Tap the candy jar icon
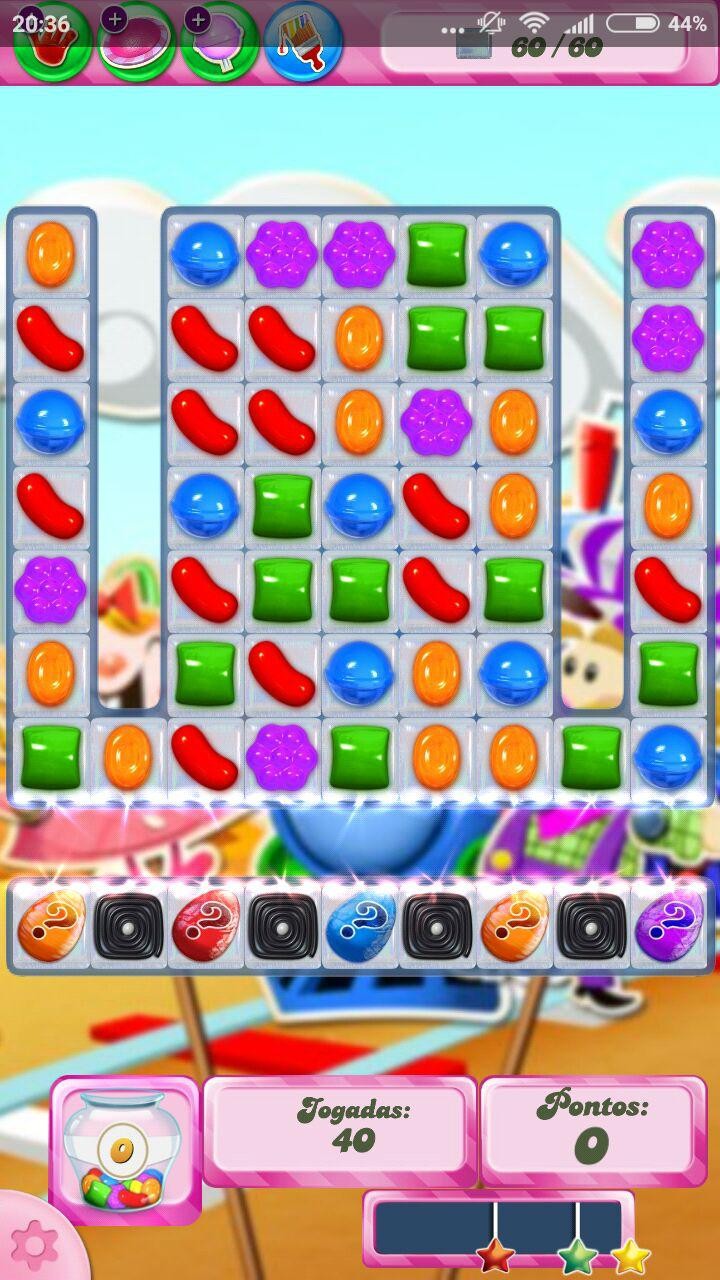The height and width of the screenshot is (1280, 720). coord(124,1150)
